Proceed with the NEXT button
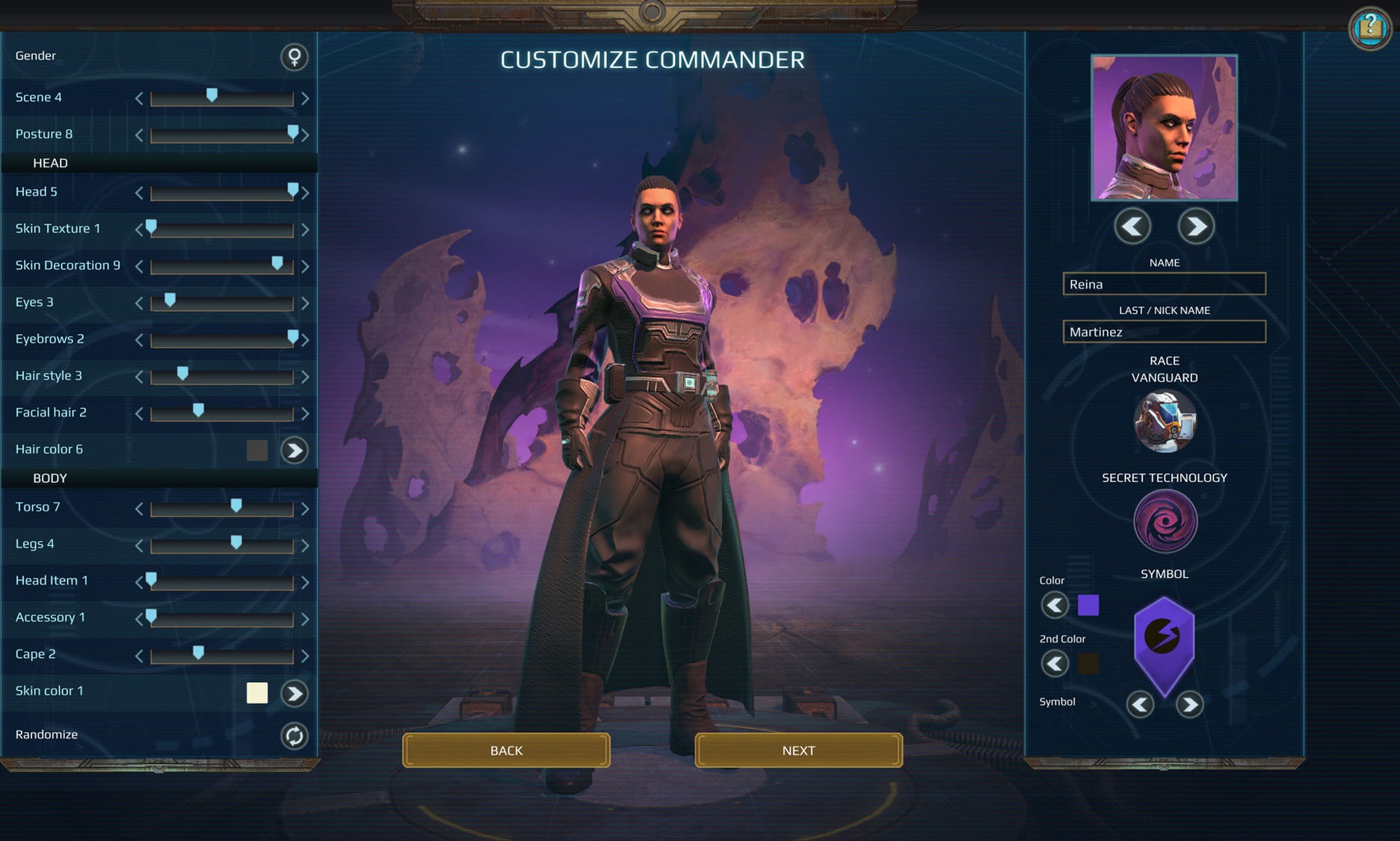This screenshot has height=841, width=1400. 798,750
